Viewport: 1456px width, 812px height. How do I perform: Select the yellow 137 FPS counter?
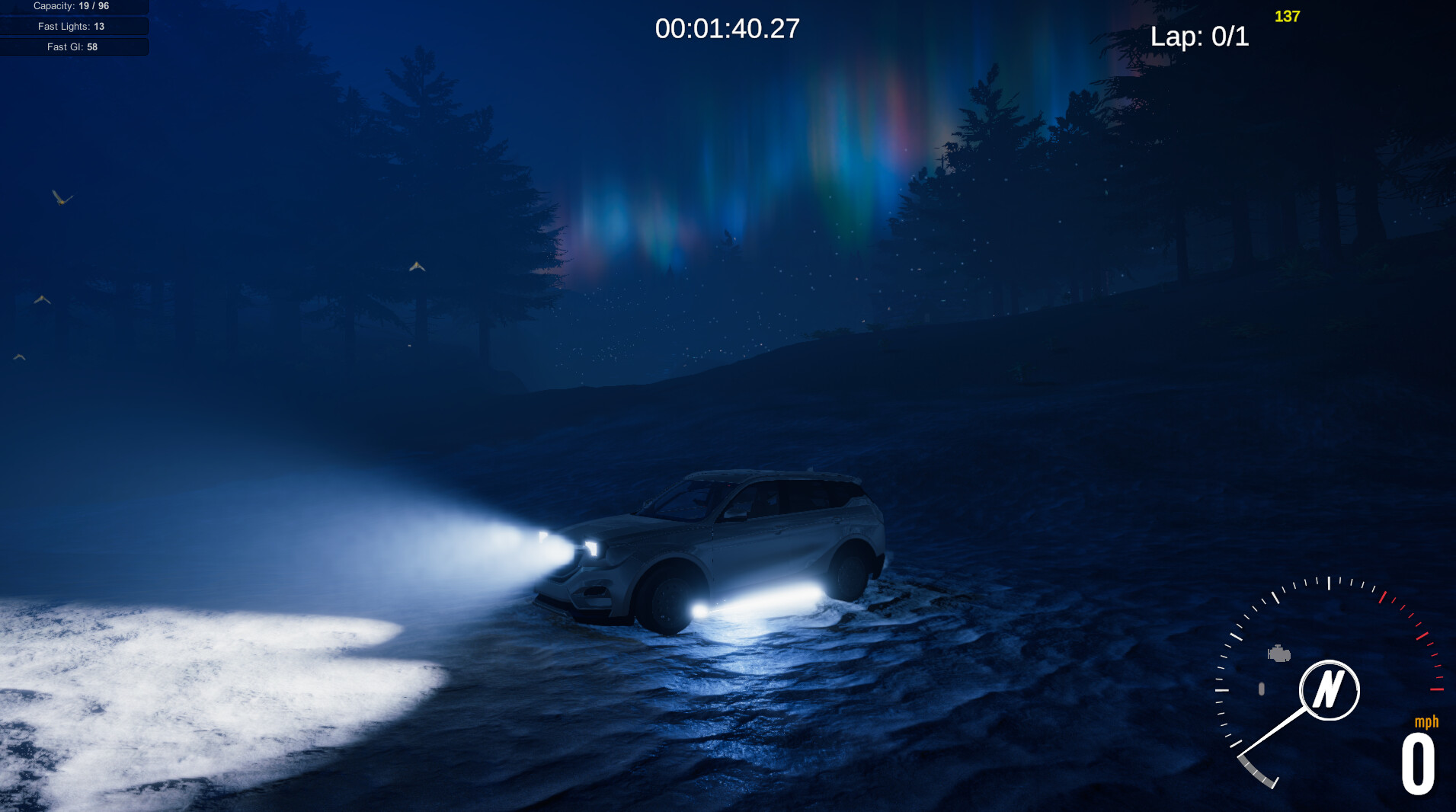(1286, 15)
